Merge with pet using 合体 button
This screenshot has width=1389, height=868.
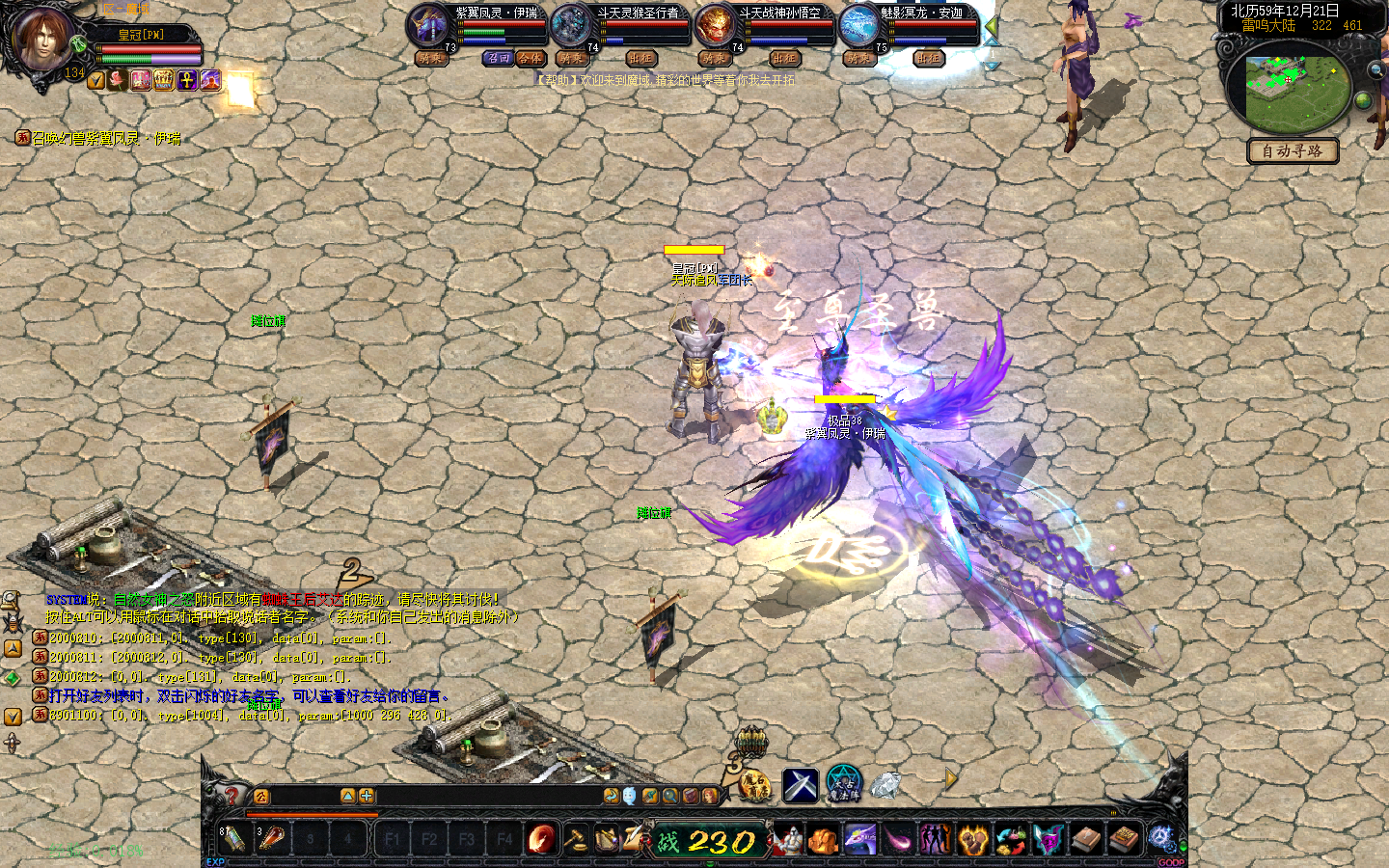(x=530, y=58)
